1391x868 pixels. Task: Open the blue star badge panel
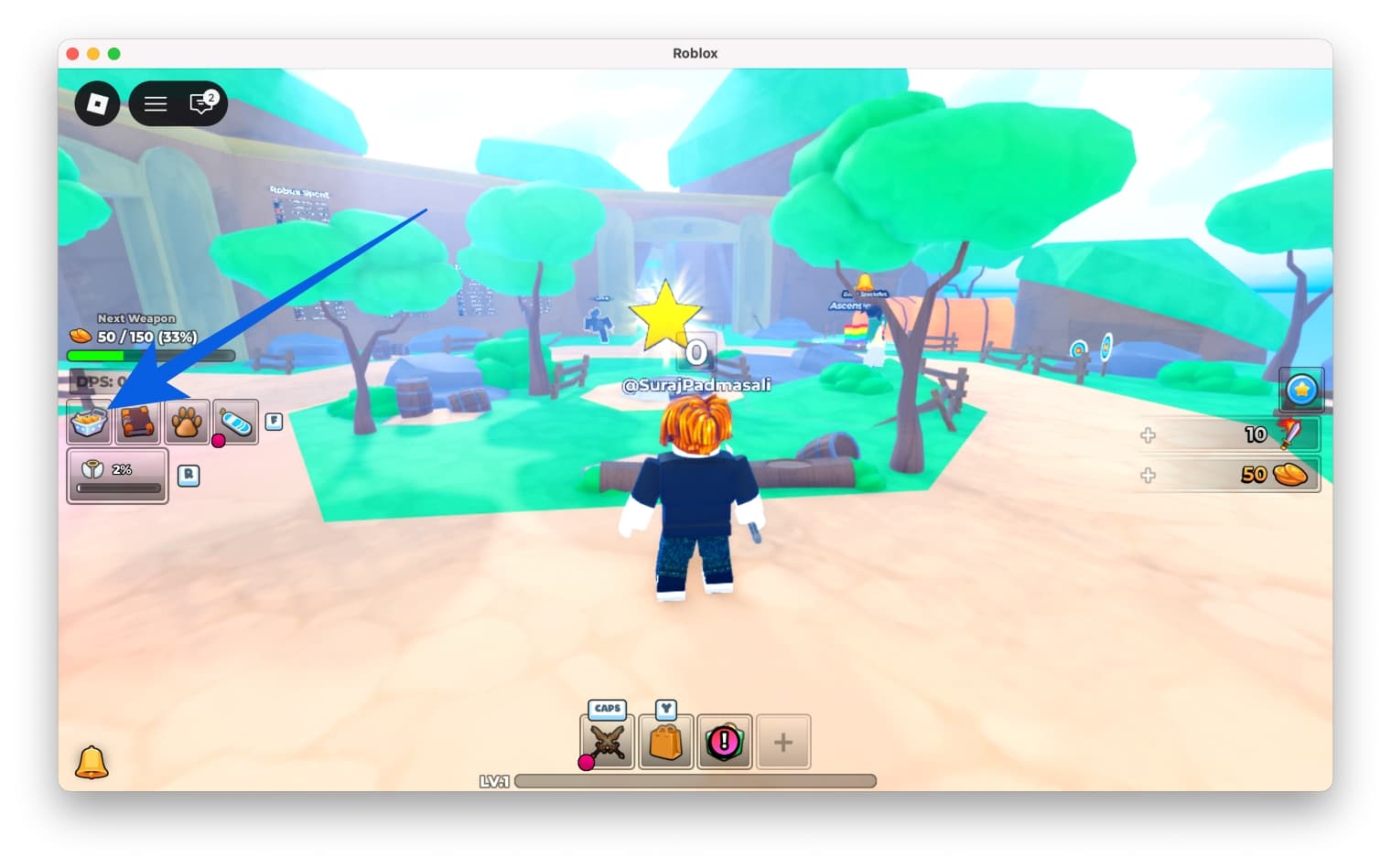coord(1301,388)
